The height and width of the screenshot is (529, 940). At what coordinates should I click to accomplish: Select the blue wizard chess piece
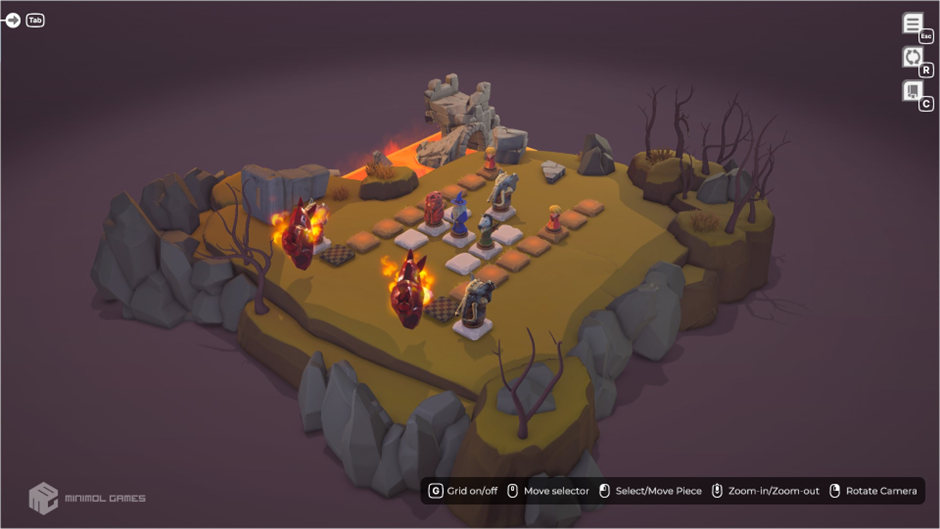459,216
